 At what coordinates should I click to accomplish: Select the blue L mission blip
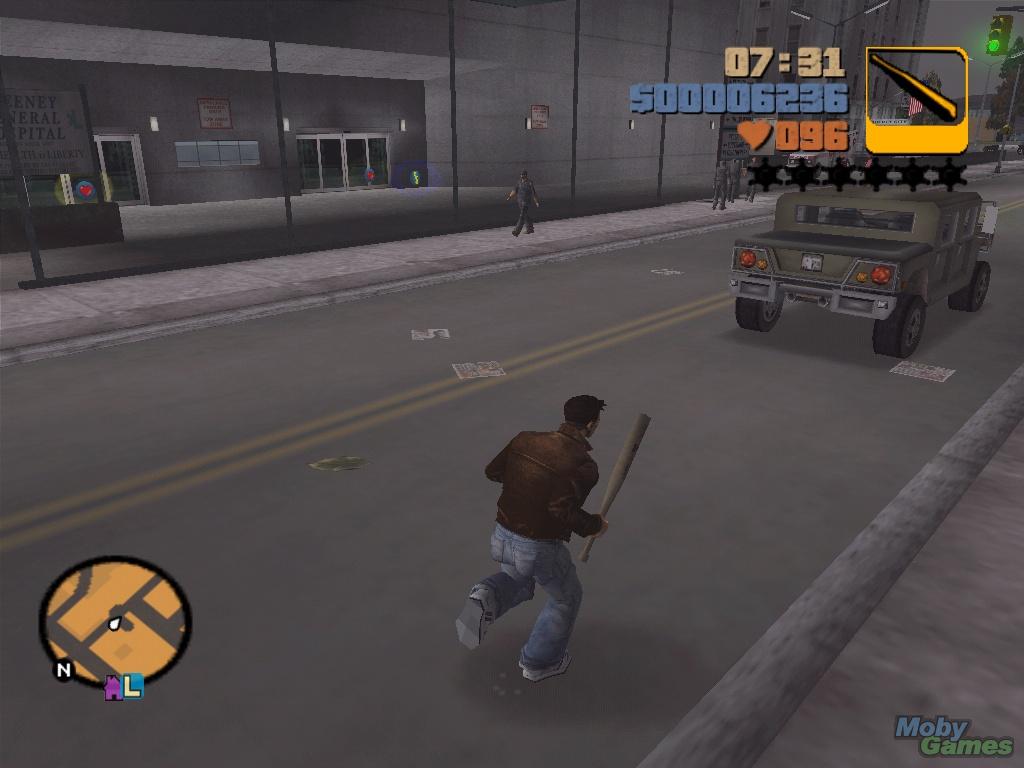tap(133, 685)
